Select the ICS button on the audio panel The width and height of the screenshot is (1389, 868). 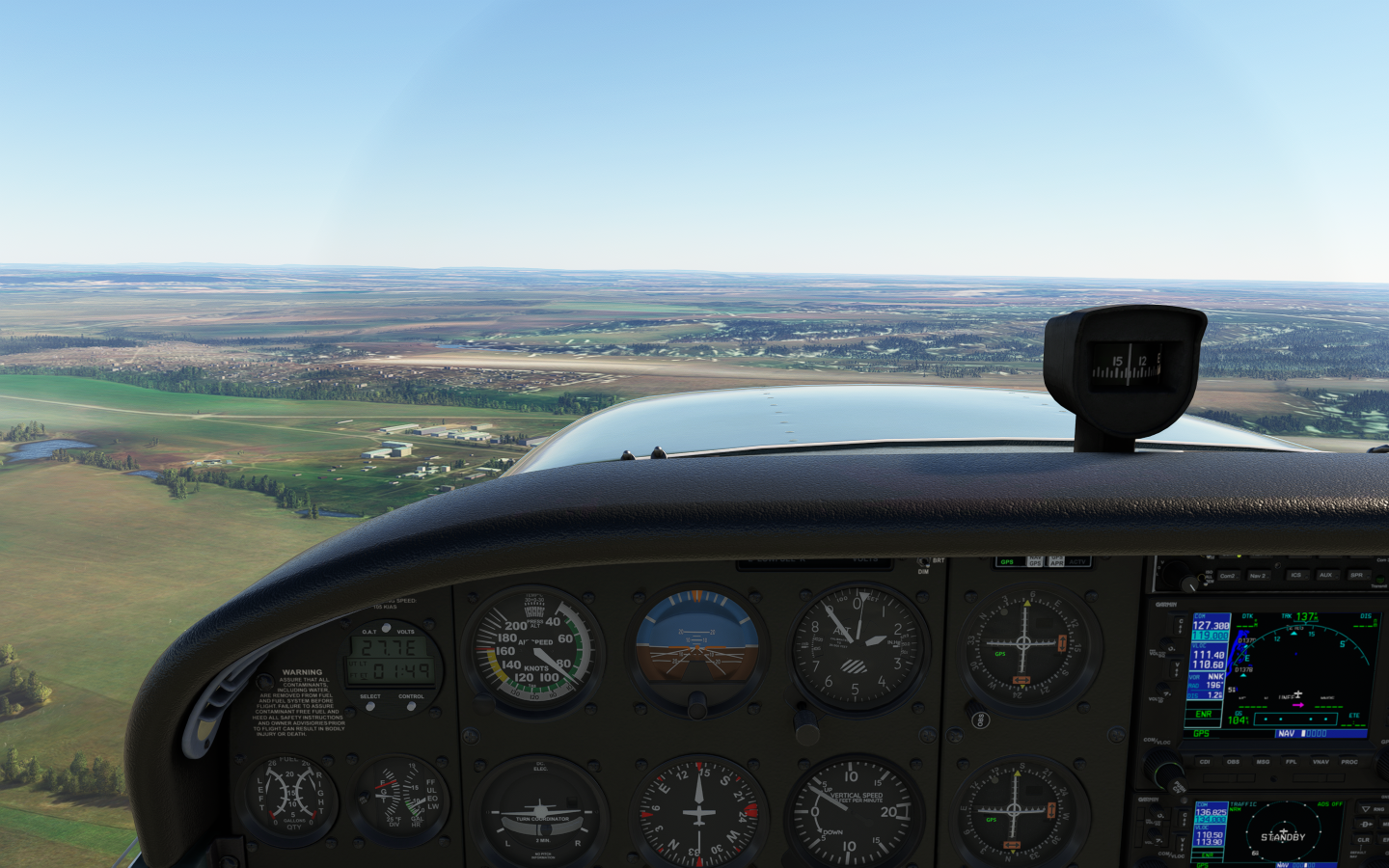(1295, 576)
